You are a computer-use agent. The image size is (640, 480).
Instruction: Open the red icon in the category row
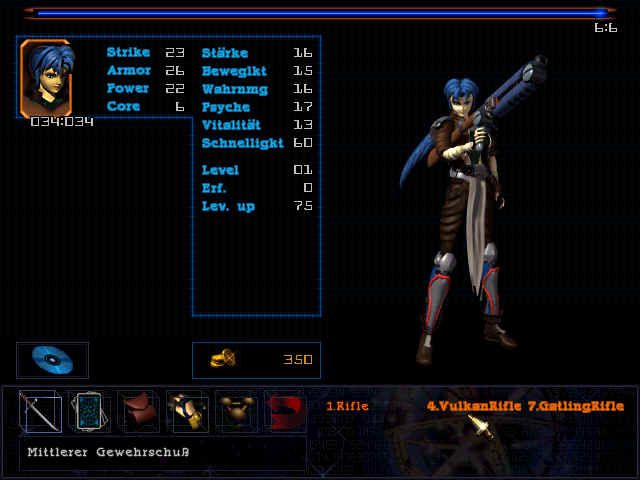pyautogui.click(x=284, y=410)
